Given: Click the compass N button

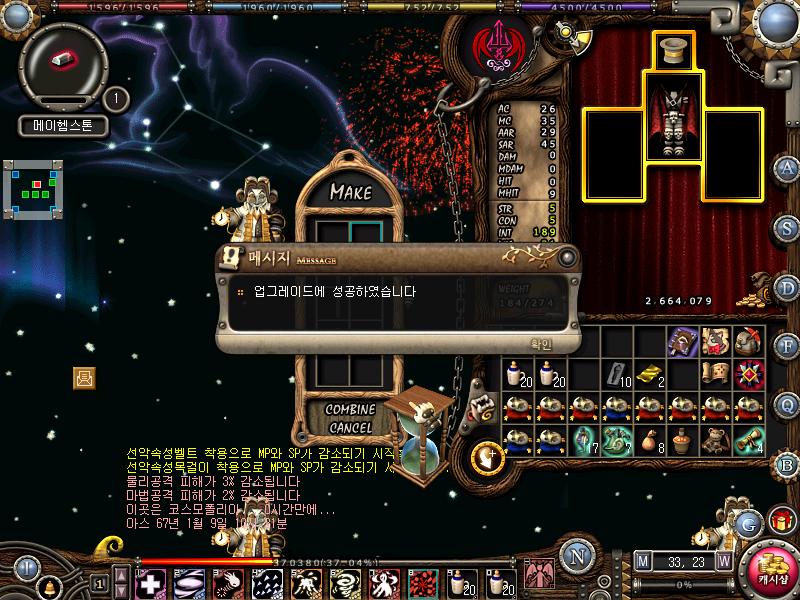Looking at the screenshot, I should (x=576, y=556).
